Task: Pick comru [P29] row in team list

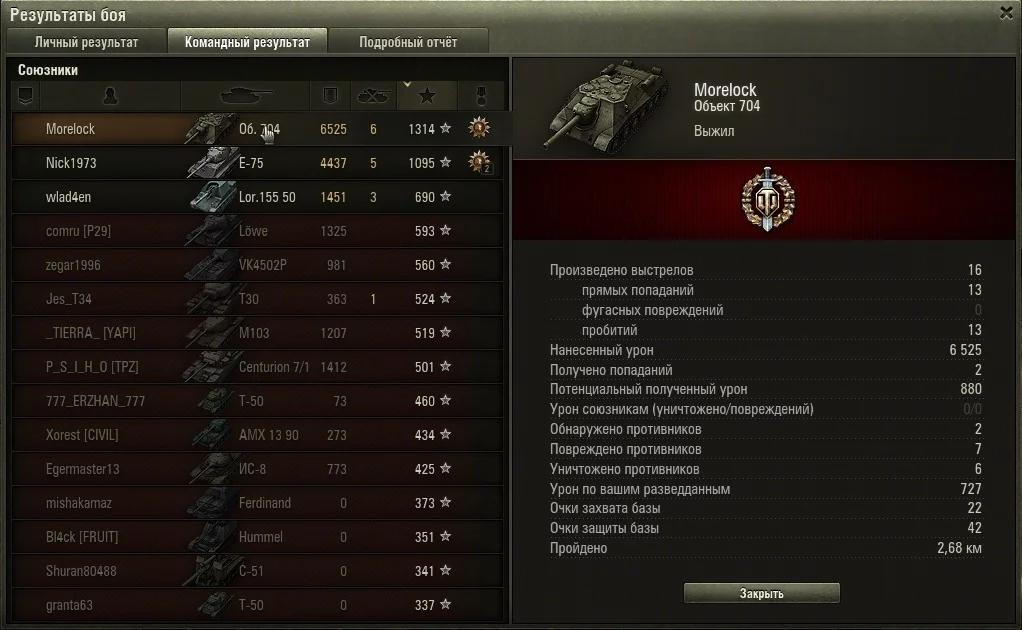Action: pyautogui.click(x=76, y=231)
